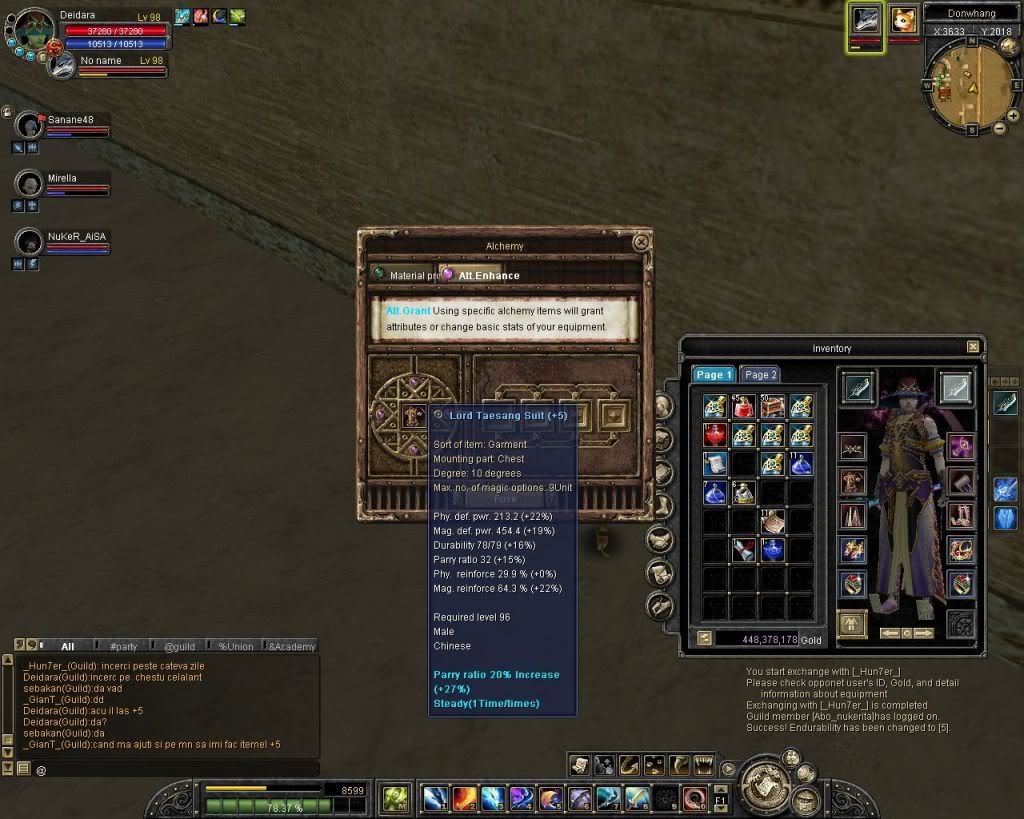Image resolution: width=1024 pixels, height=819 pixels.
Task: Switch to the &Academy chat tab
Action: point(291,646)
